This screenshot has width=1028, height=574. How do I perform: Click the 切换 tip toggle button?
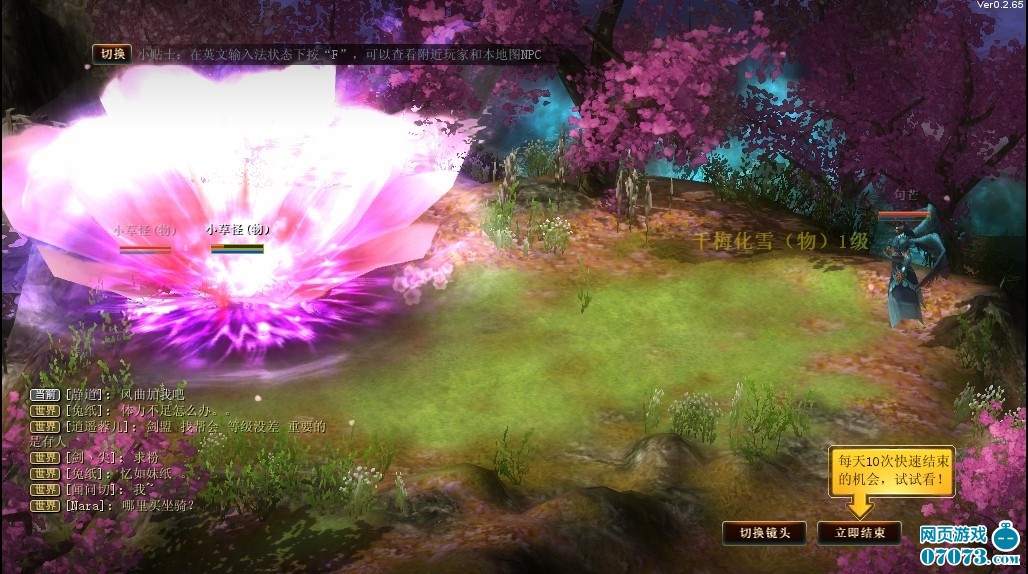tap(110, 54)
